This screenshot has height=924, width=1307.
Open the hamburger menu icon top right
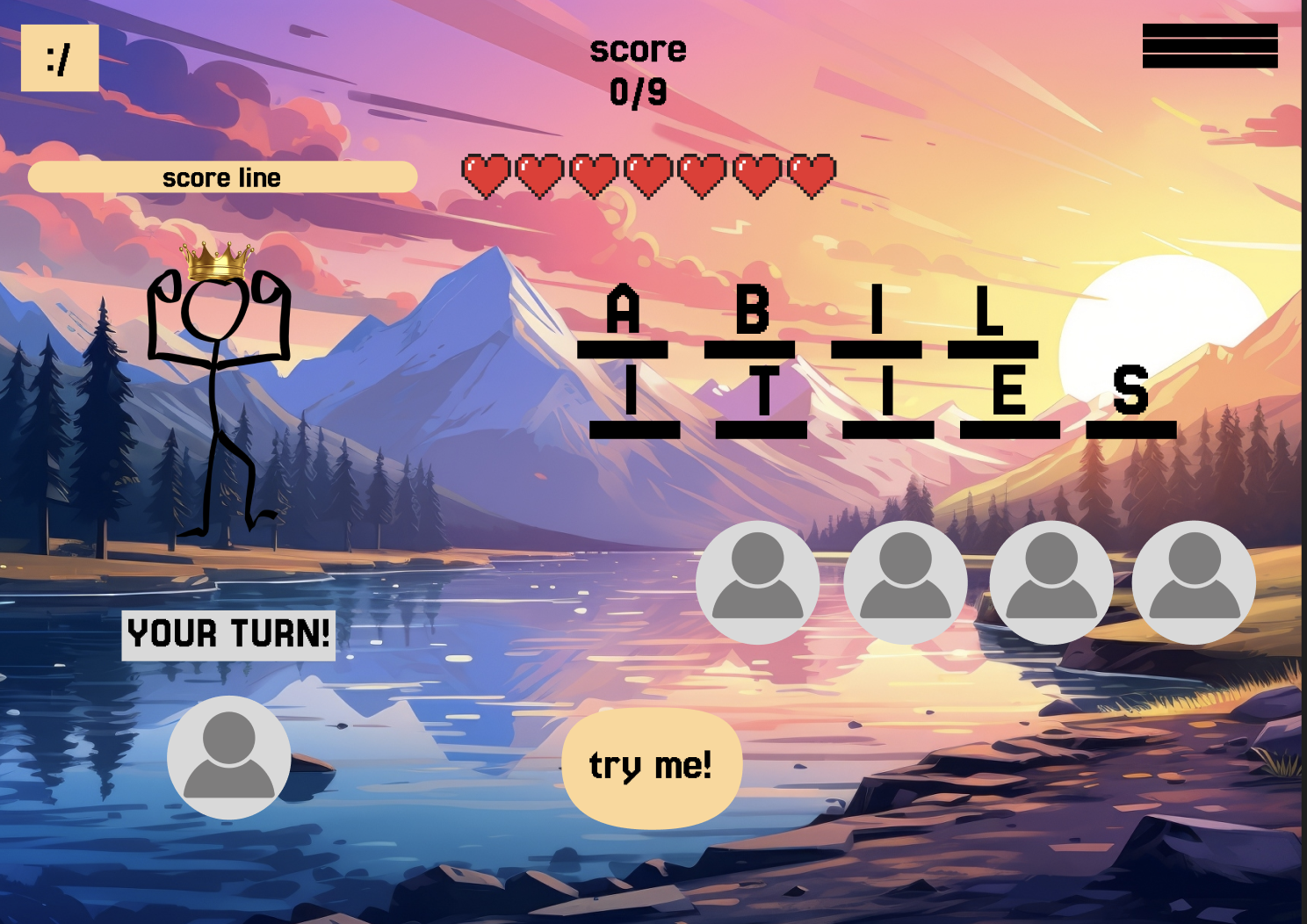coord(1210,46)
